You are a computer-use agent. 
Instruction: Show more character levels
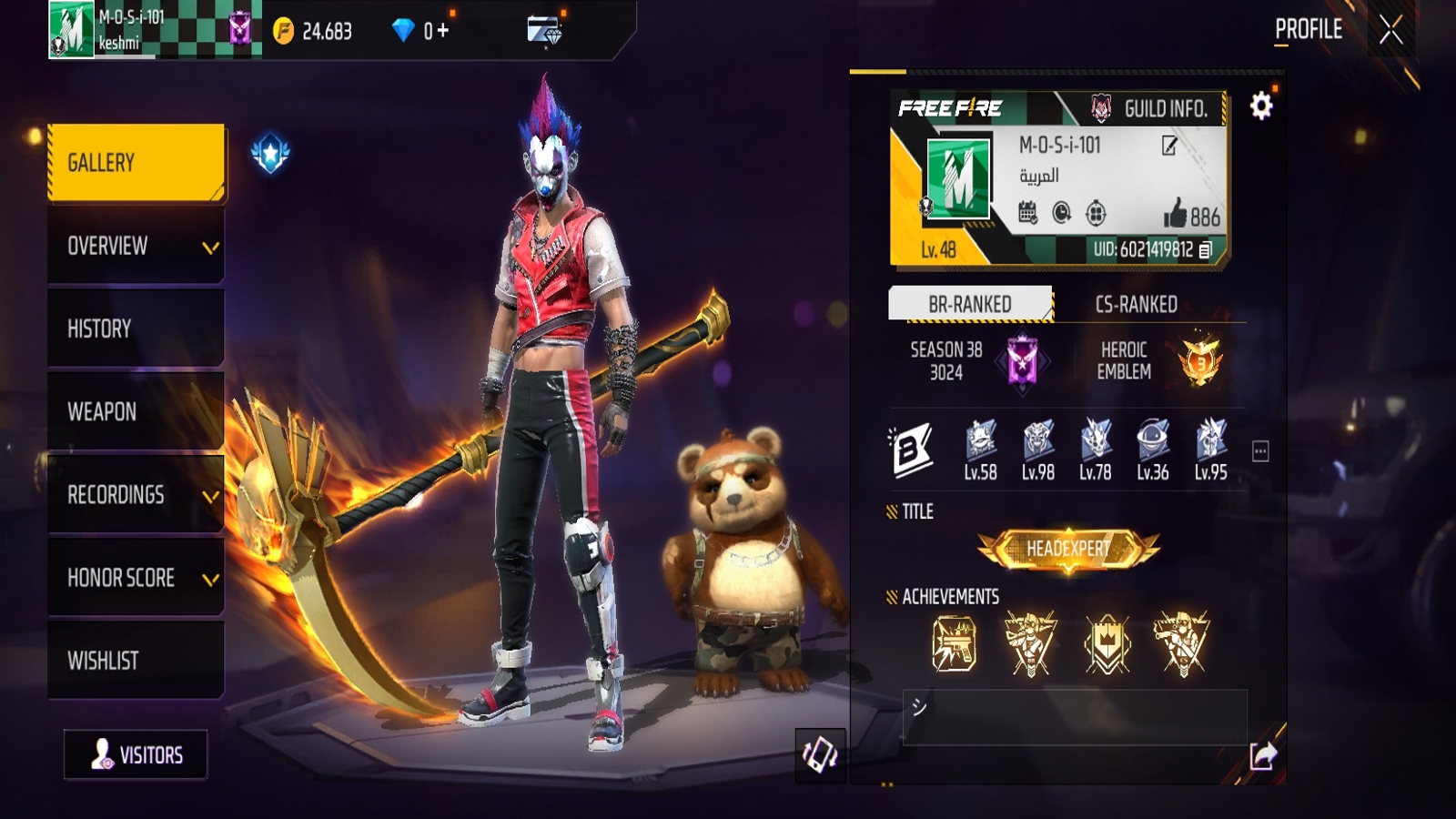1260,451
